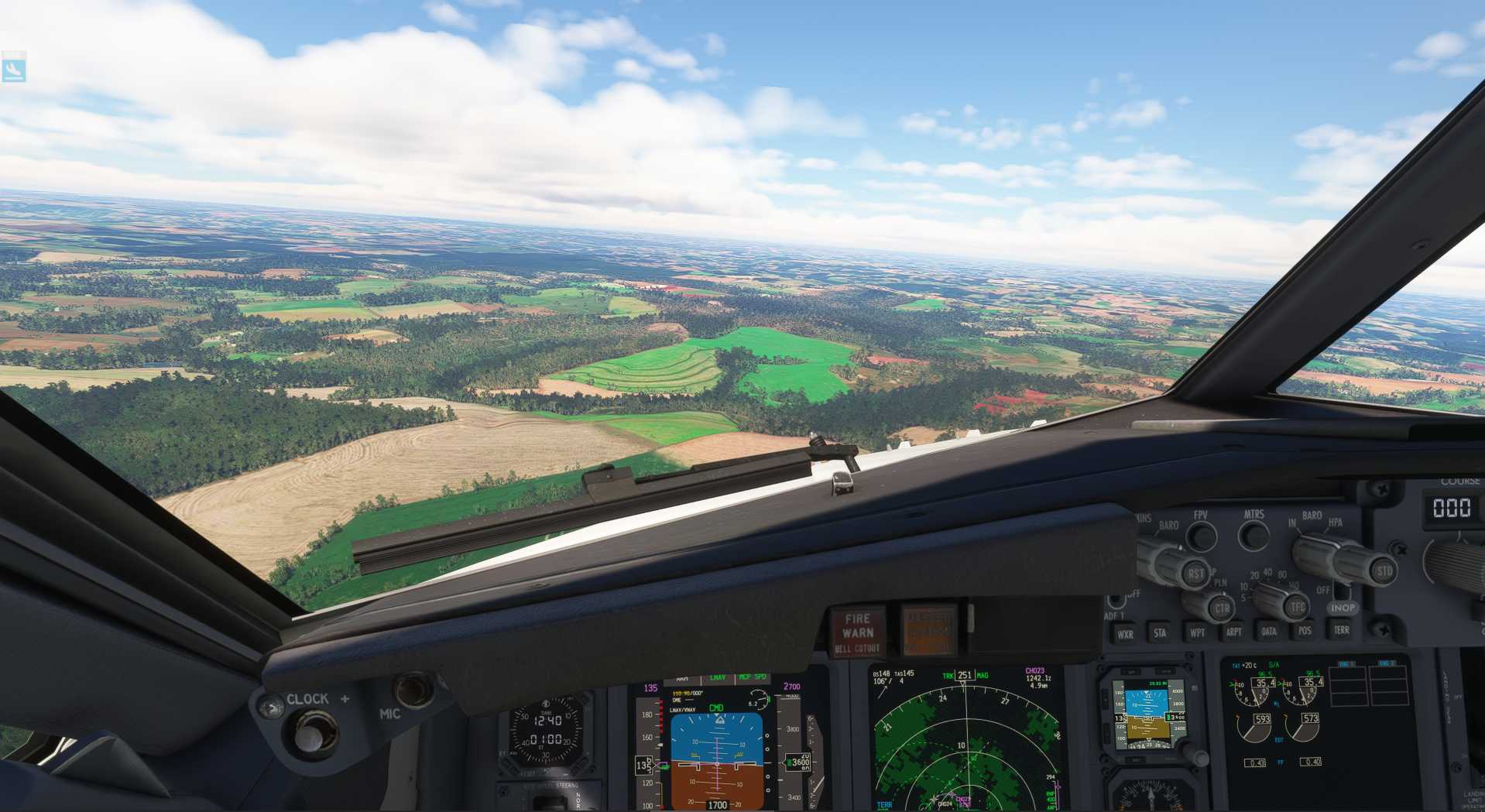The image size is (1485, 812).
Task: Toggle the DATA display button
Action: click(1269, 630)
